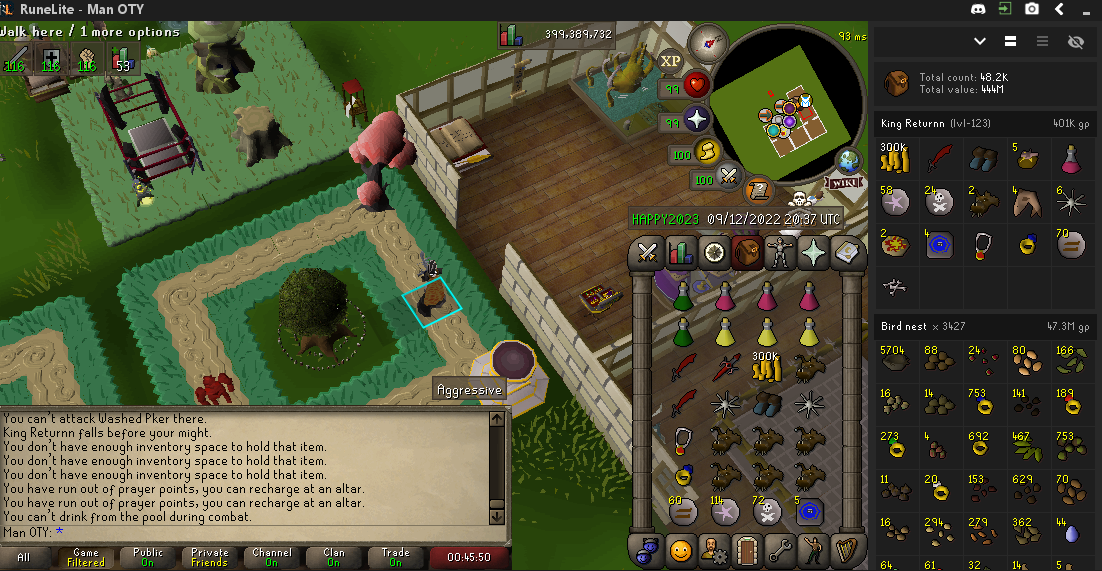1102x571 pixels.
Task: Switch to the Skills tab
Action: click(680, 253)
